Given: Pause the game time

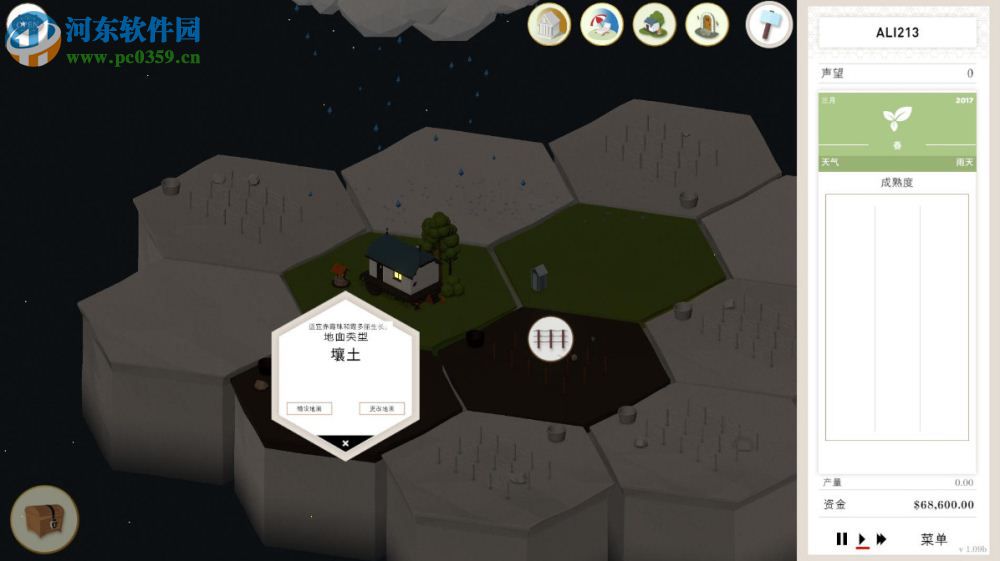Looking at the screenshot, I should pos(842,539).
